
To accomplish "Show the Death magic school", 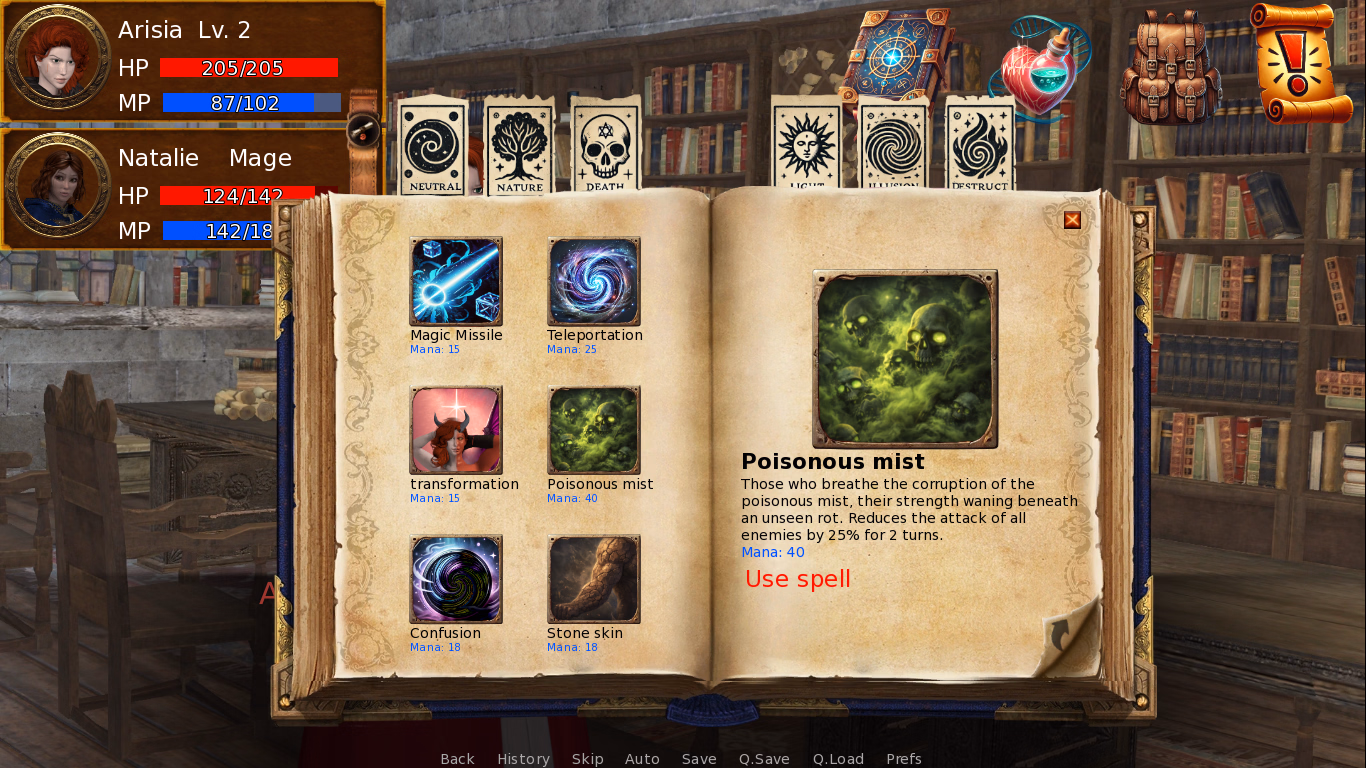I will click(x=605, y=147).
